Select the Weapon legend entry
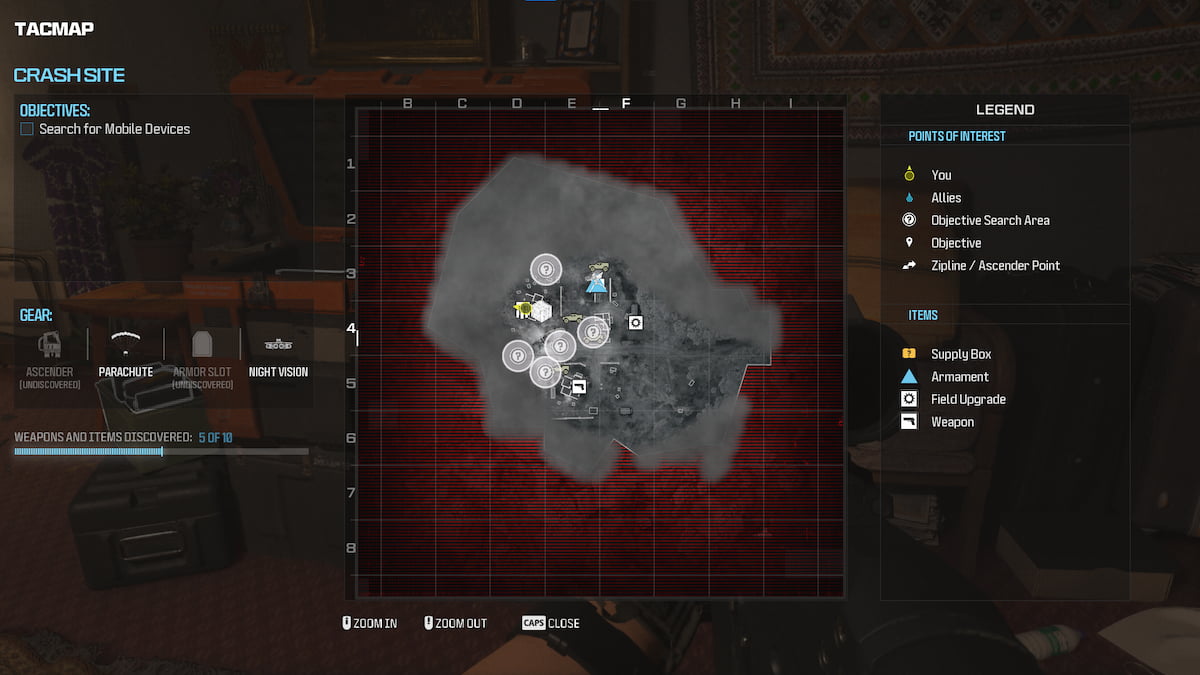1200x675 pixels. pos(952,422)
